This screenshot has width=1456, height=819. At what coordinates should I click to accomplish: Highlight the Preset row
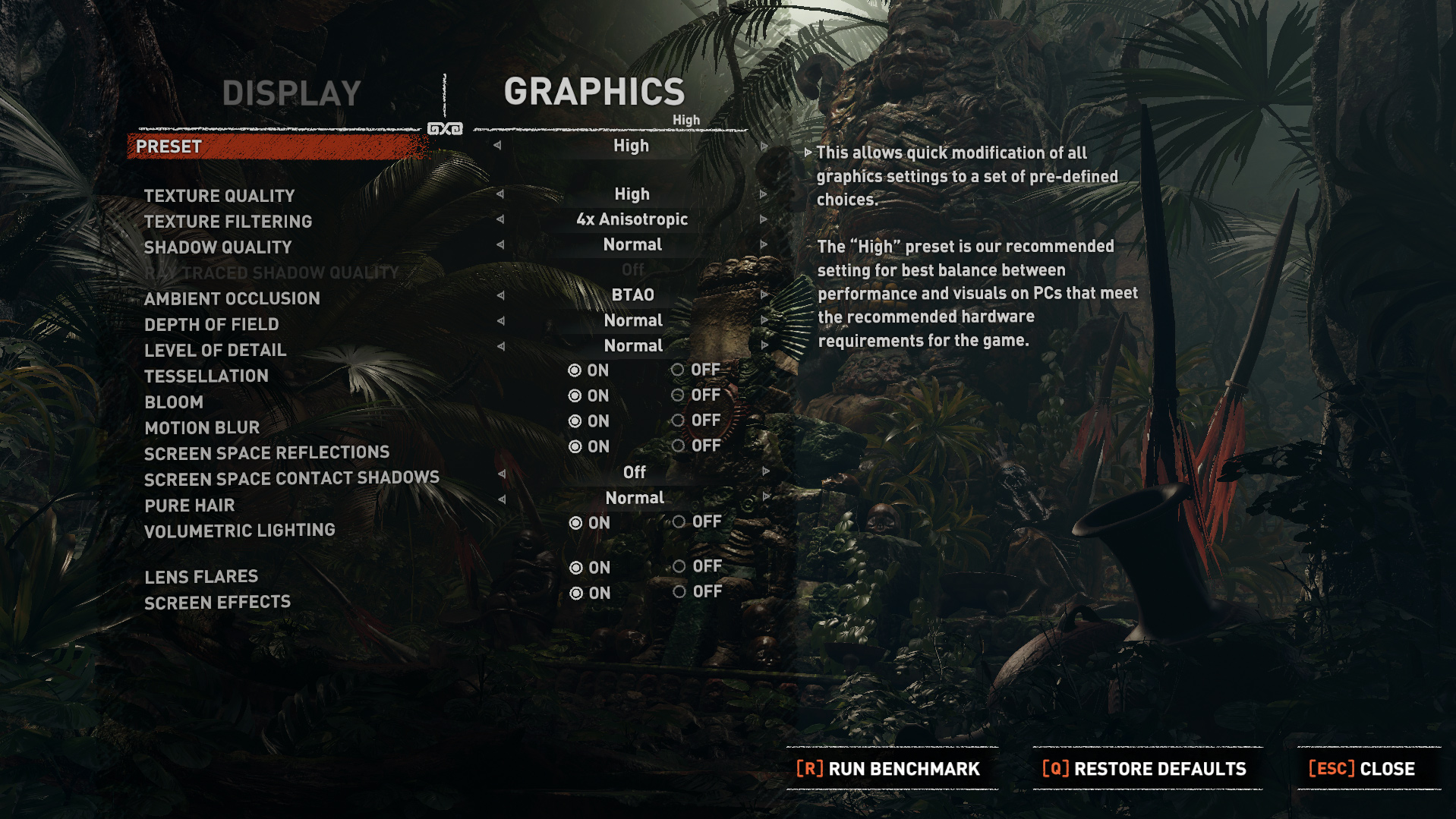click(x=278, y=146)
